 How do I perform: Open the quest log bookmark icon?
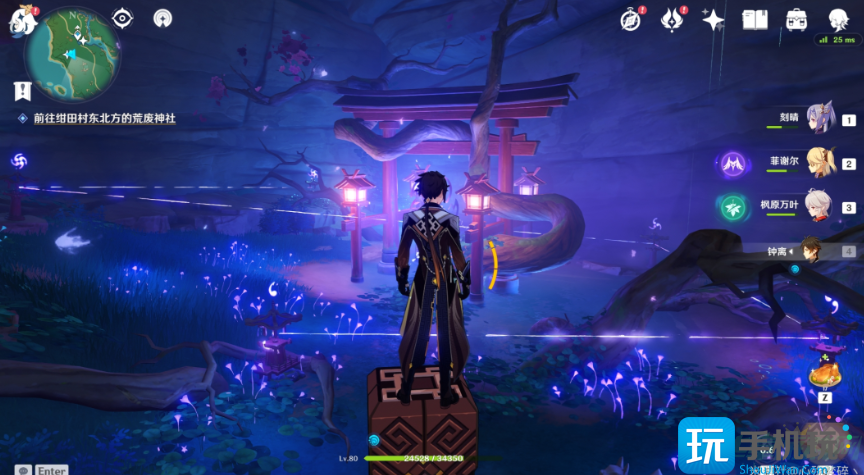22,91
